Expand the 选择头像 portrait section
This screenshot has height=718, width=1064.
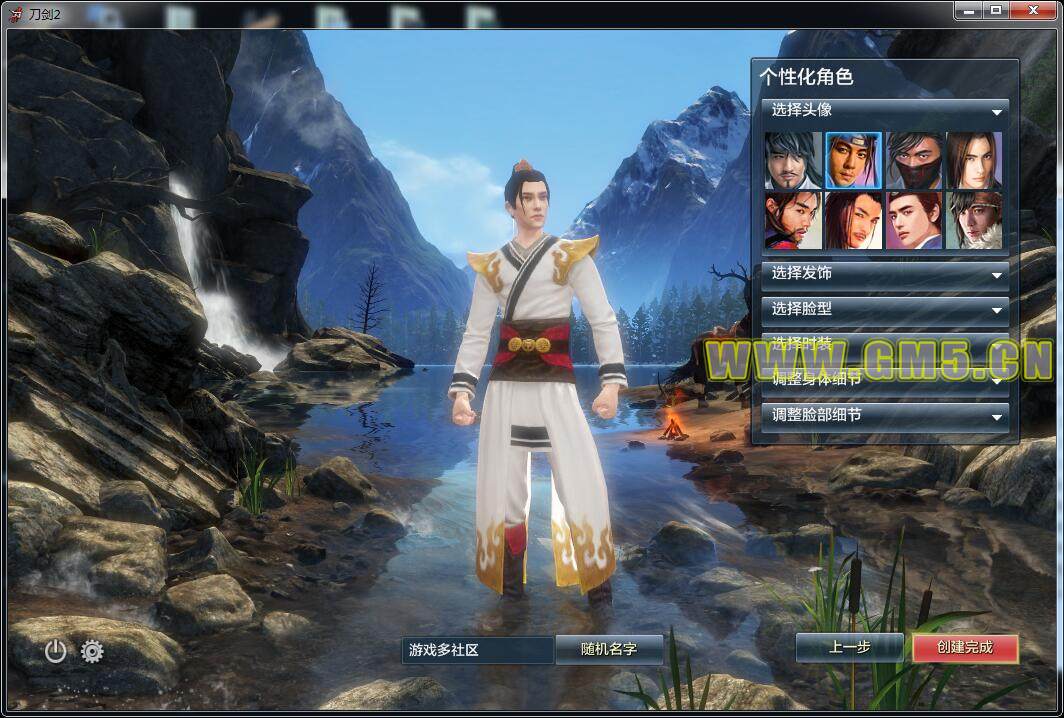884,111
